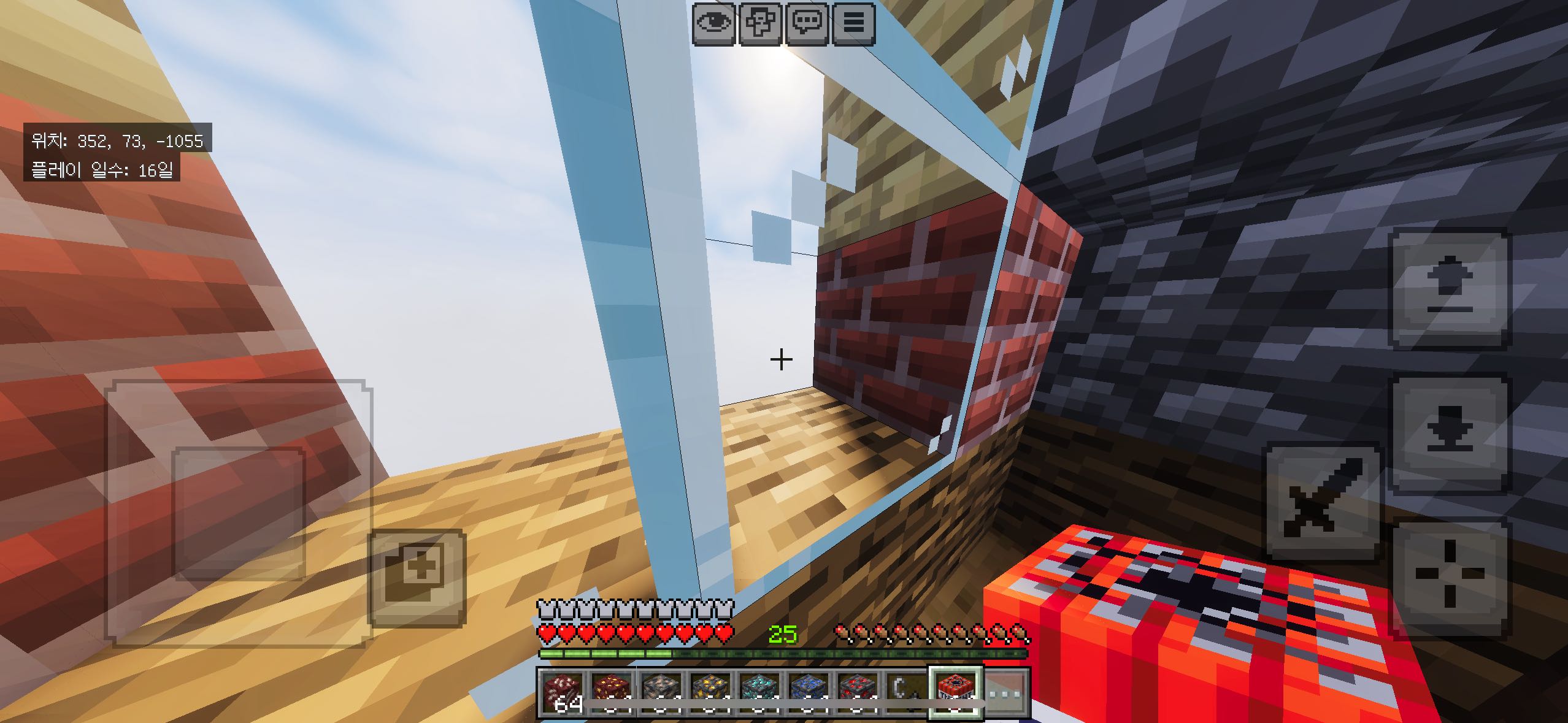The height and width of the screenshot is (723, 1568).
Task: Select the nether quartz ore slot
Action: coord(561,692)
